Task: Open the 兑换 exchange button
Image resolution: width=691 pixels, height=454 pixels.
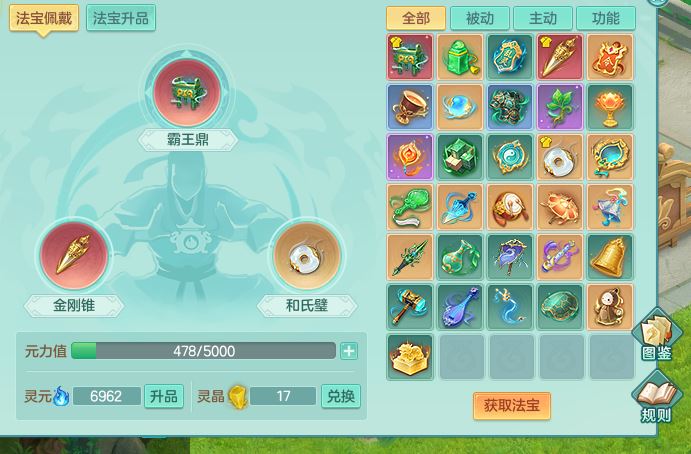Action: [x=340, y=396]
